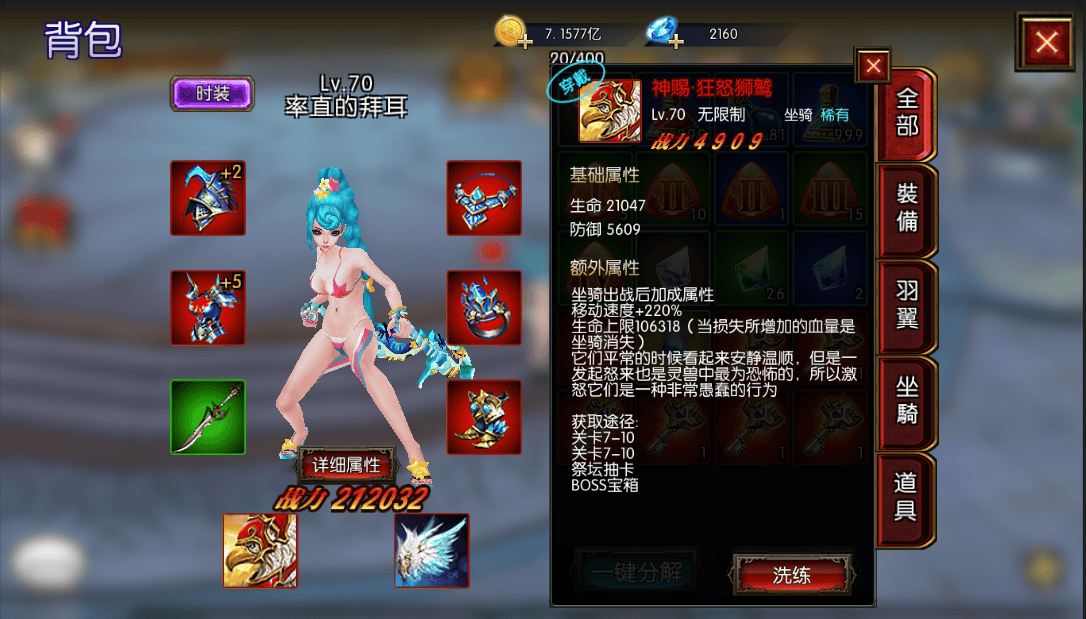The width and height of the screenshot is (1086, 619).
Task: Select the equipped lion griffin mount slot
Action: 259,550
